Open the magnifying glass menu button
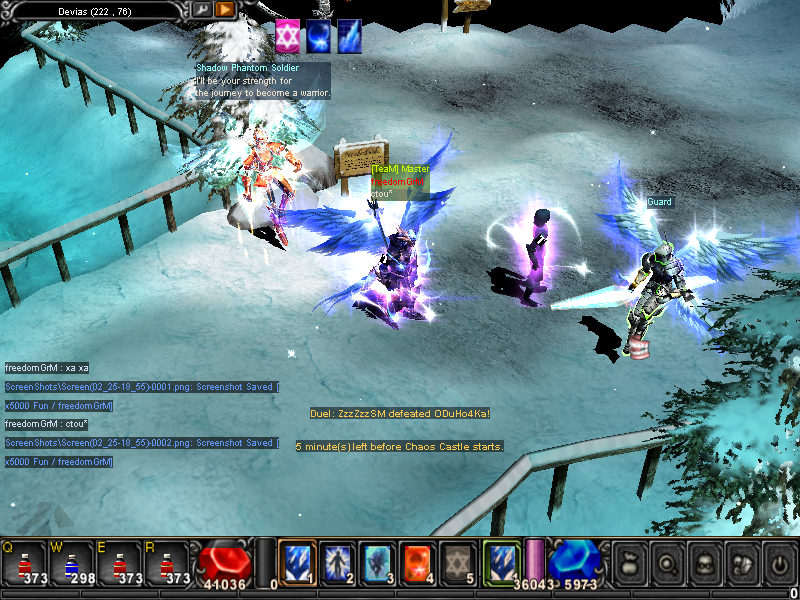 point(666,562)
